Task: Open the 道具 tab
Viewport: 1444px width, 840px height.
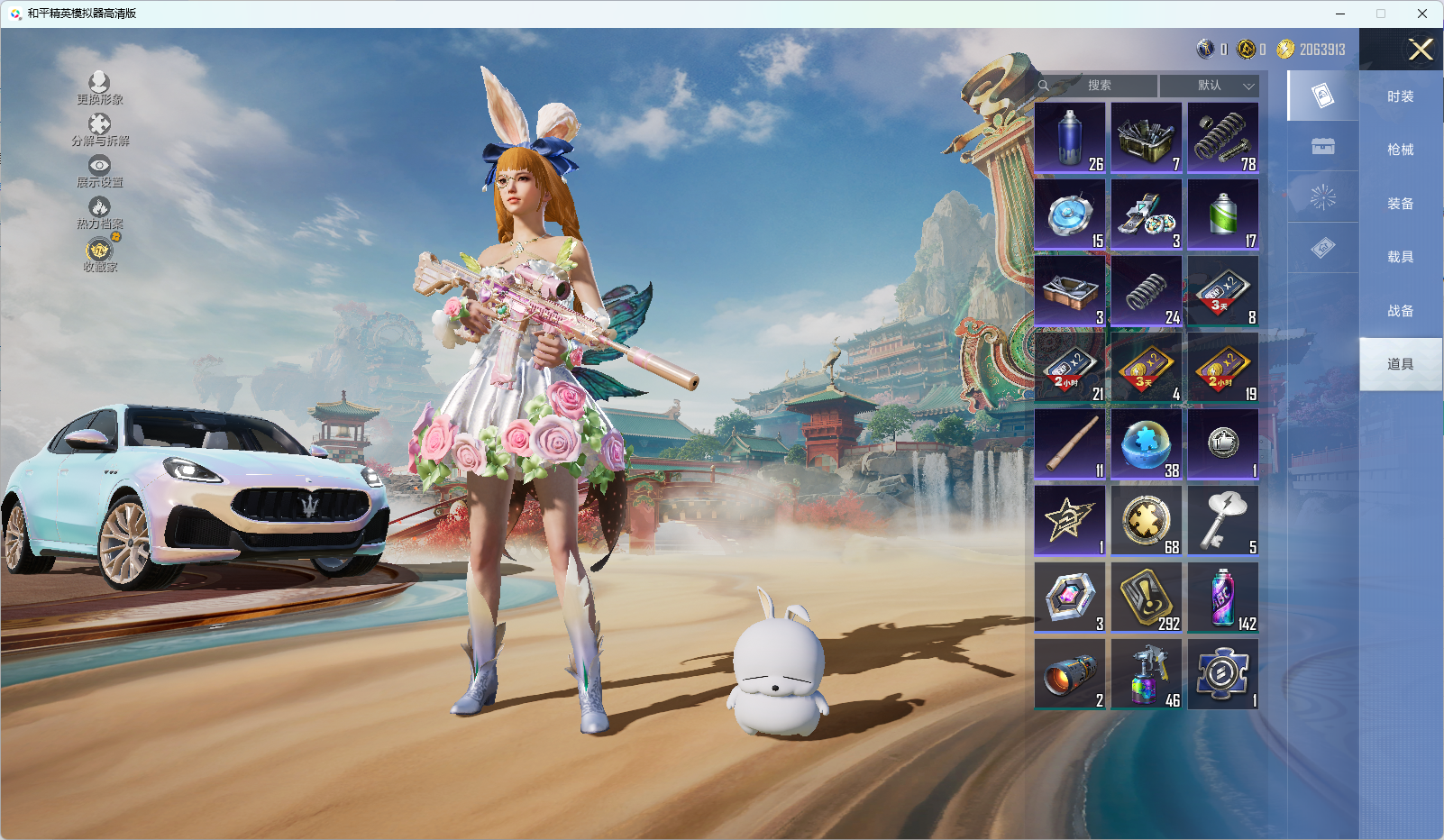Action: [1400, 364]
